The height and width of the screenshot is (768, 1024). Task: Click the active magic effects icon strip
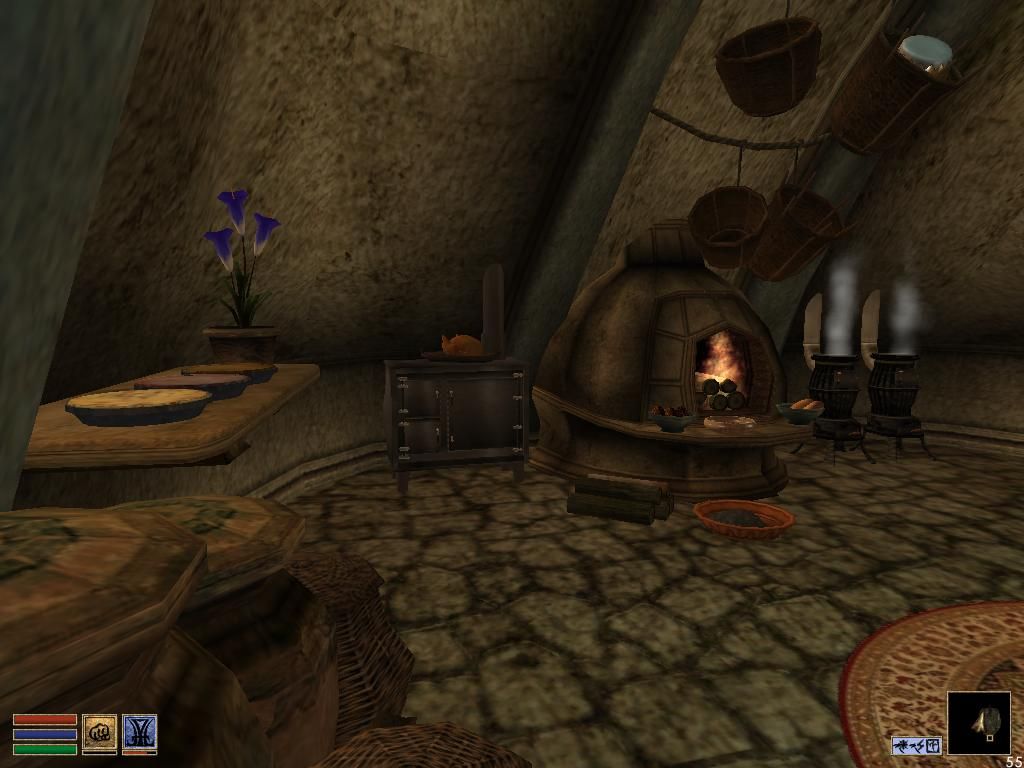pos(916,745)
